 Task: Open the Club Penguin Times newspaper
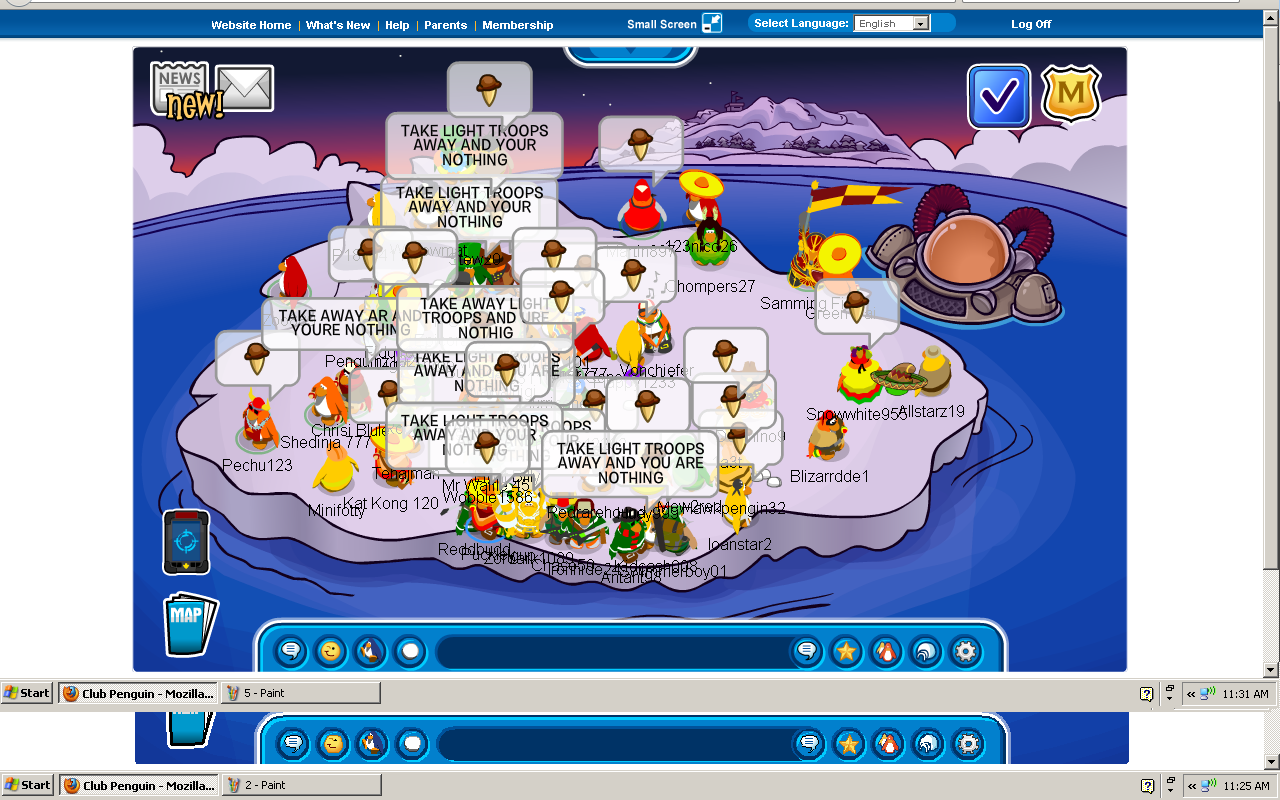click(180, 86)
